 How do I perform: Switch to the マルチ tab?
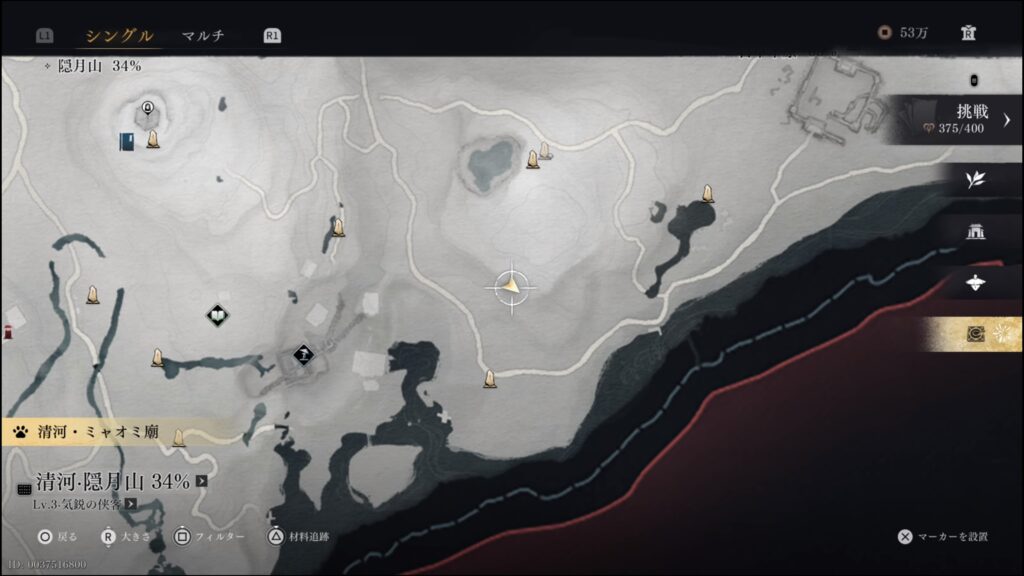pos(203,36)
